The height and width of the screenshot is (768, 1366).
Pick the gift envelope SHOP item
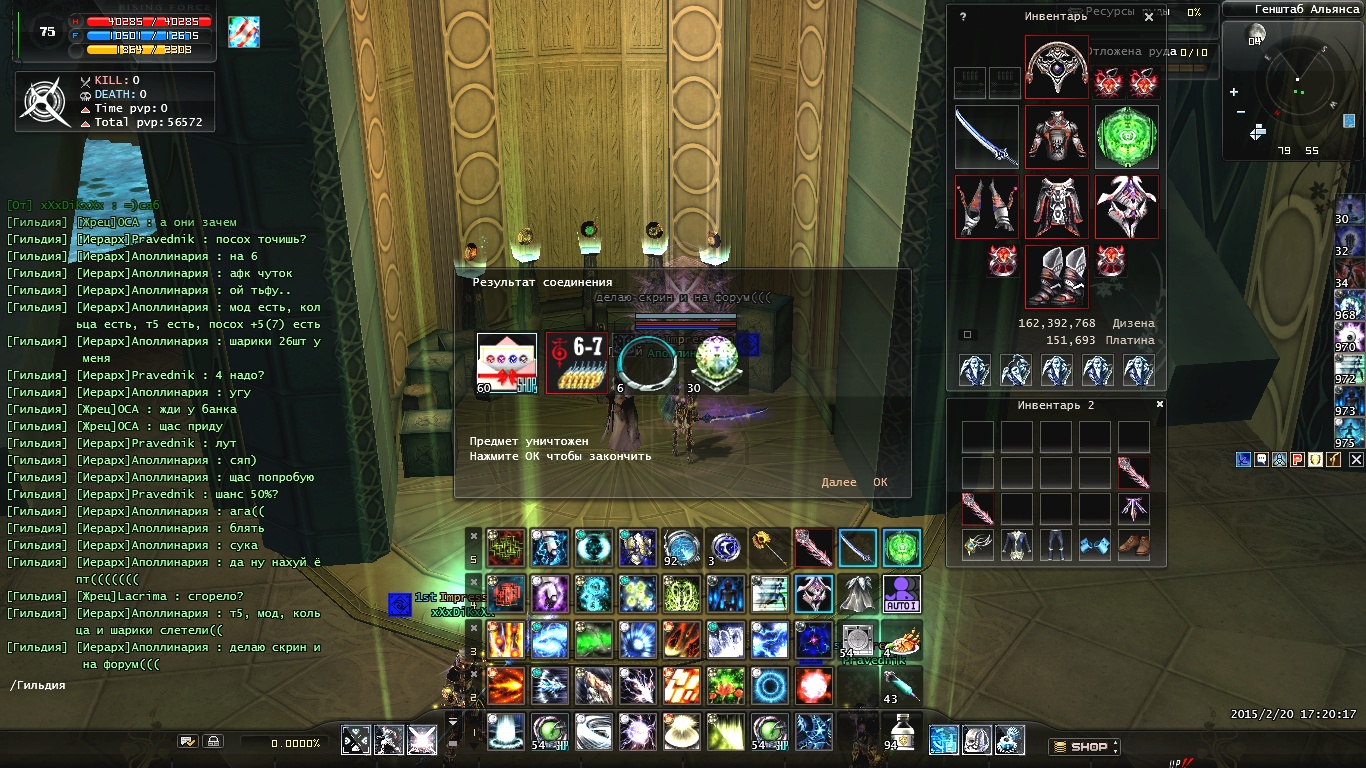(x=507, y=363)
